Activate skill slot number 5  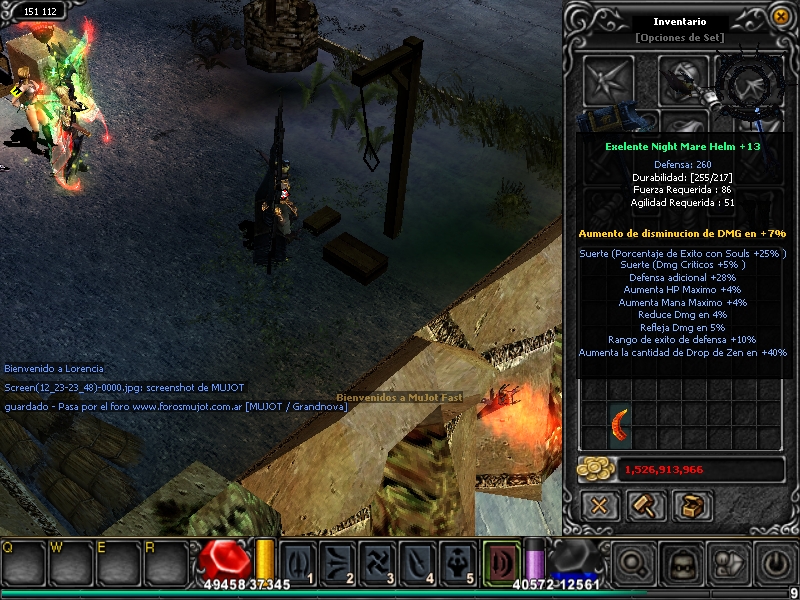[456, 564]
